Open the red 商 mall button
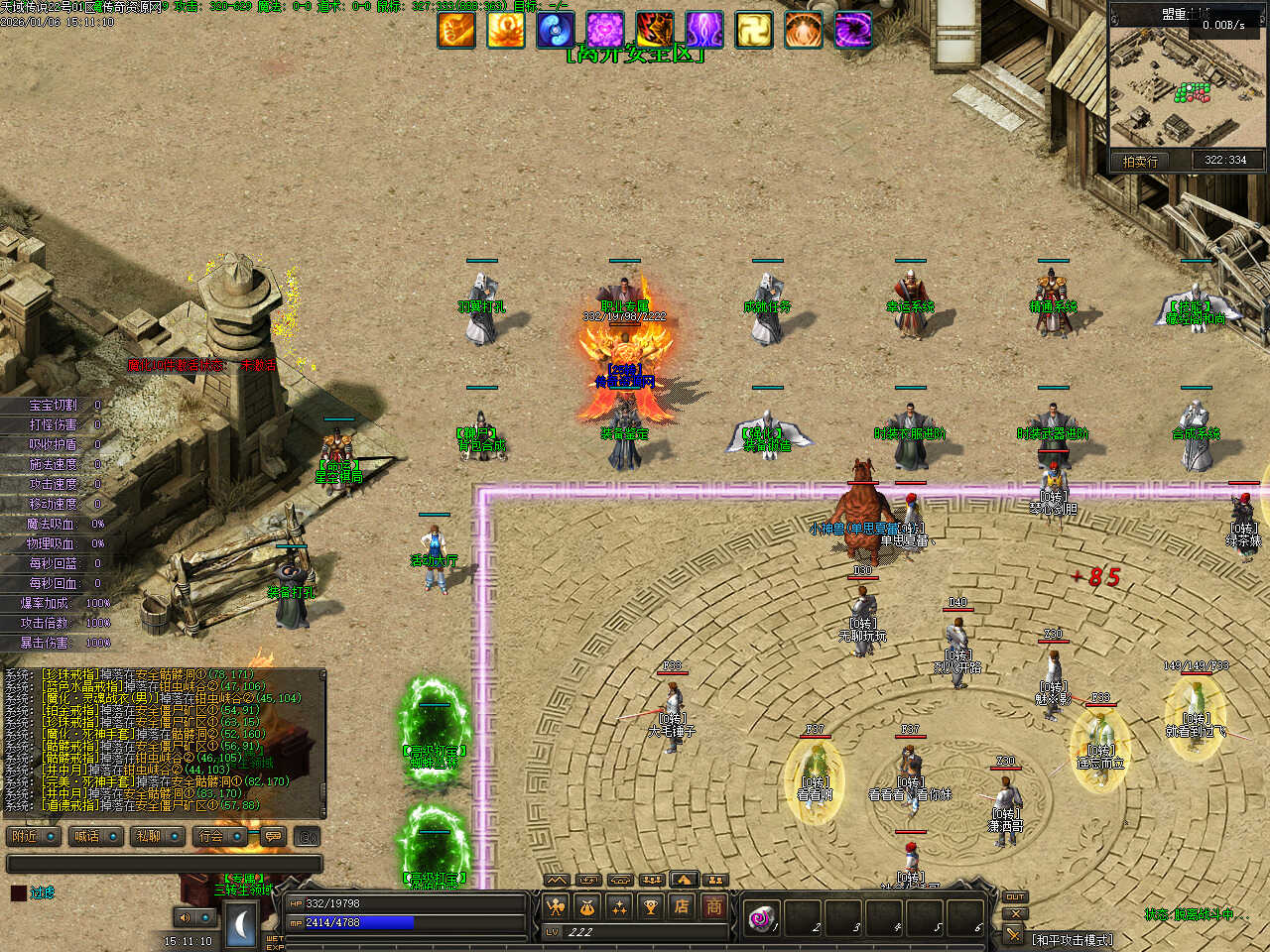 tap(713, 906)
